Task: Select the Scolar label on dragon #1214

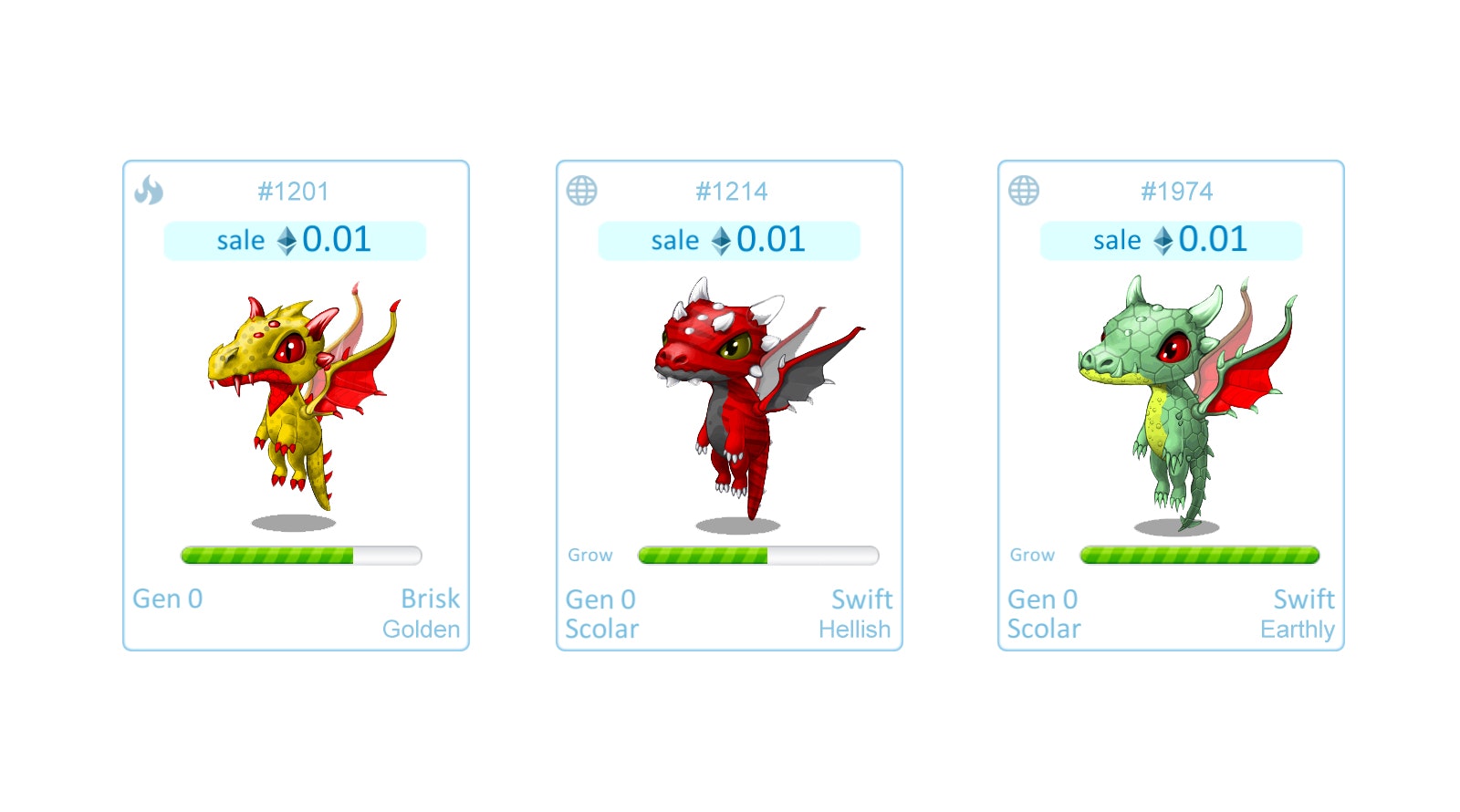Action: click(x=601, y=629)
